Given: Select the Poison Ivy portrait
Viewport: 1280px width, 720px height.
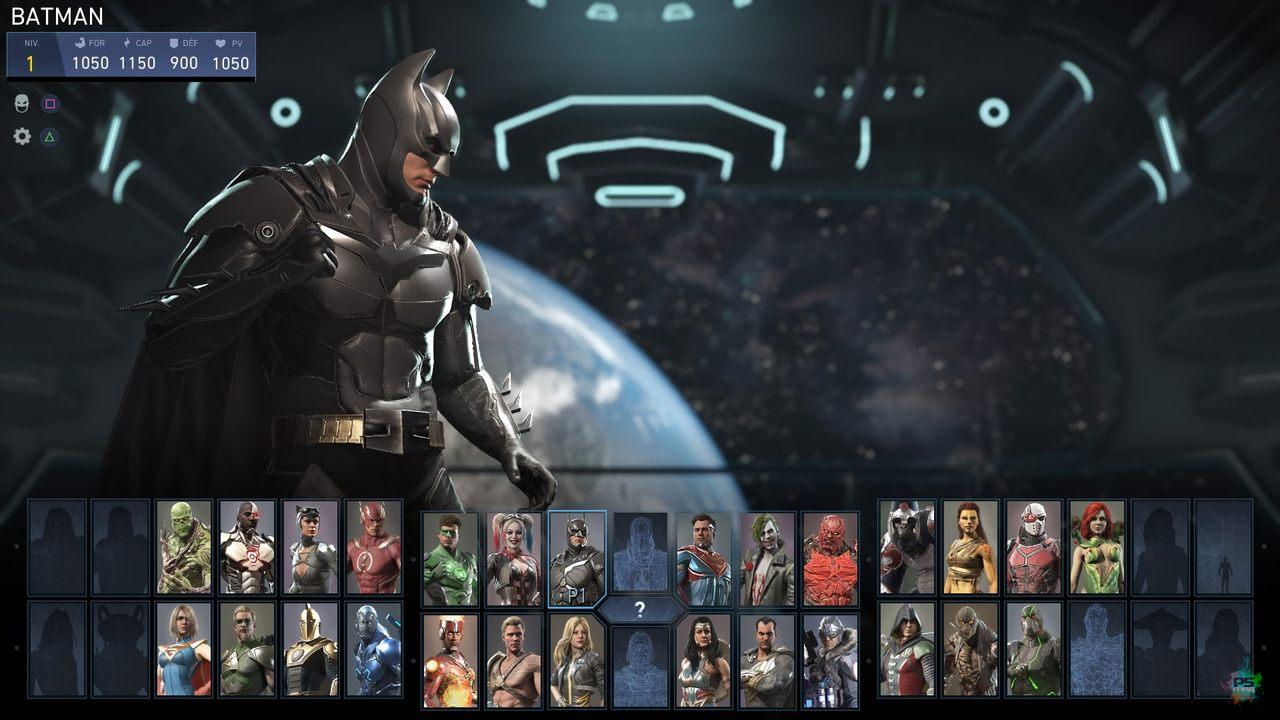Looking at the screenshot, I should coord(1097,547).
